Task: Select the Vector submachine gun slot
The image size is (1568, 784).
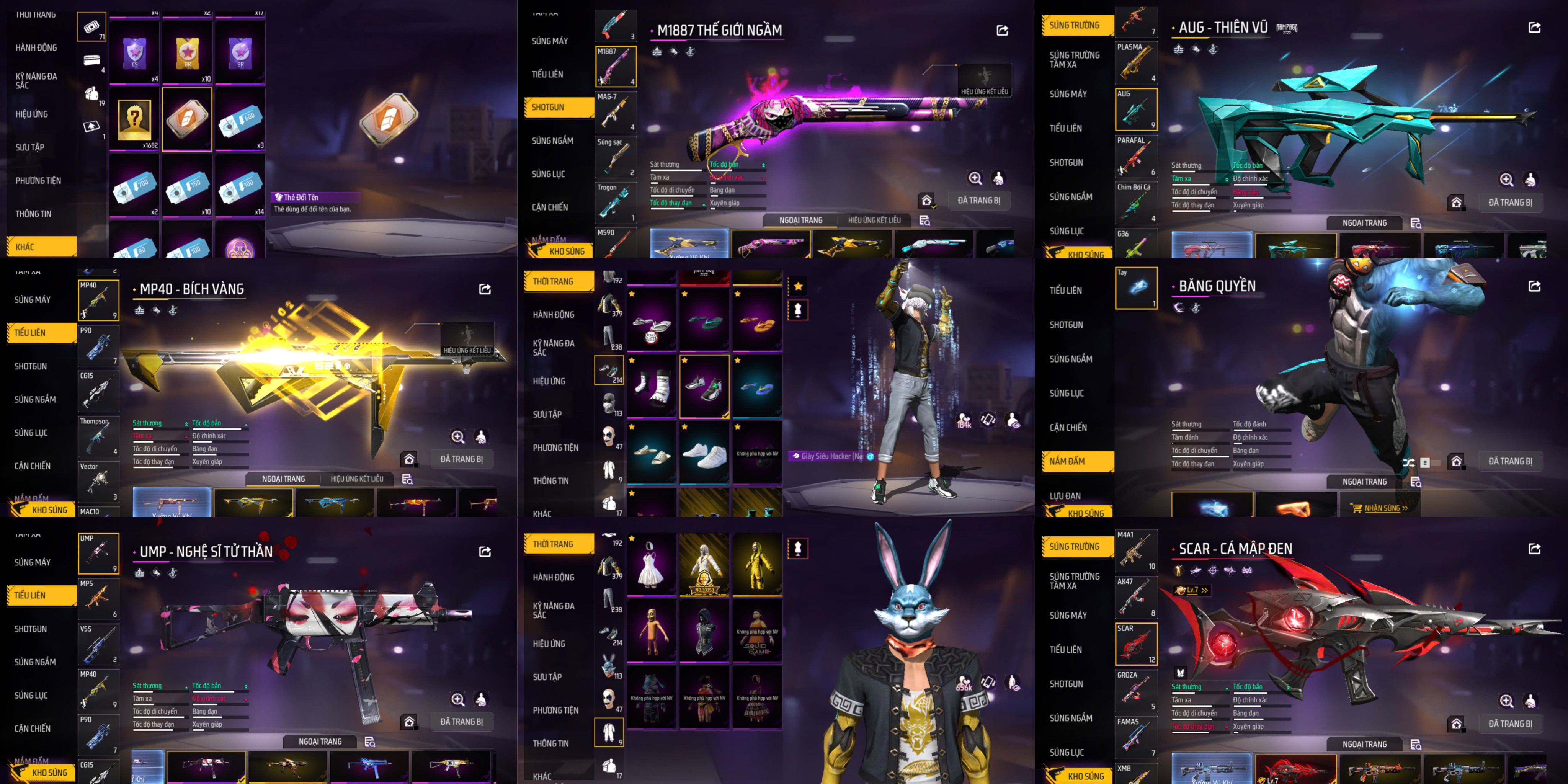Action: (98, 482)
